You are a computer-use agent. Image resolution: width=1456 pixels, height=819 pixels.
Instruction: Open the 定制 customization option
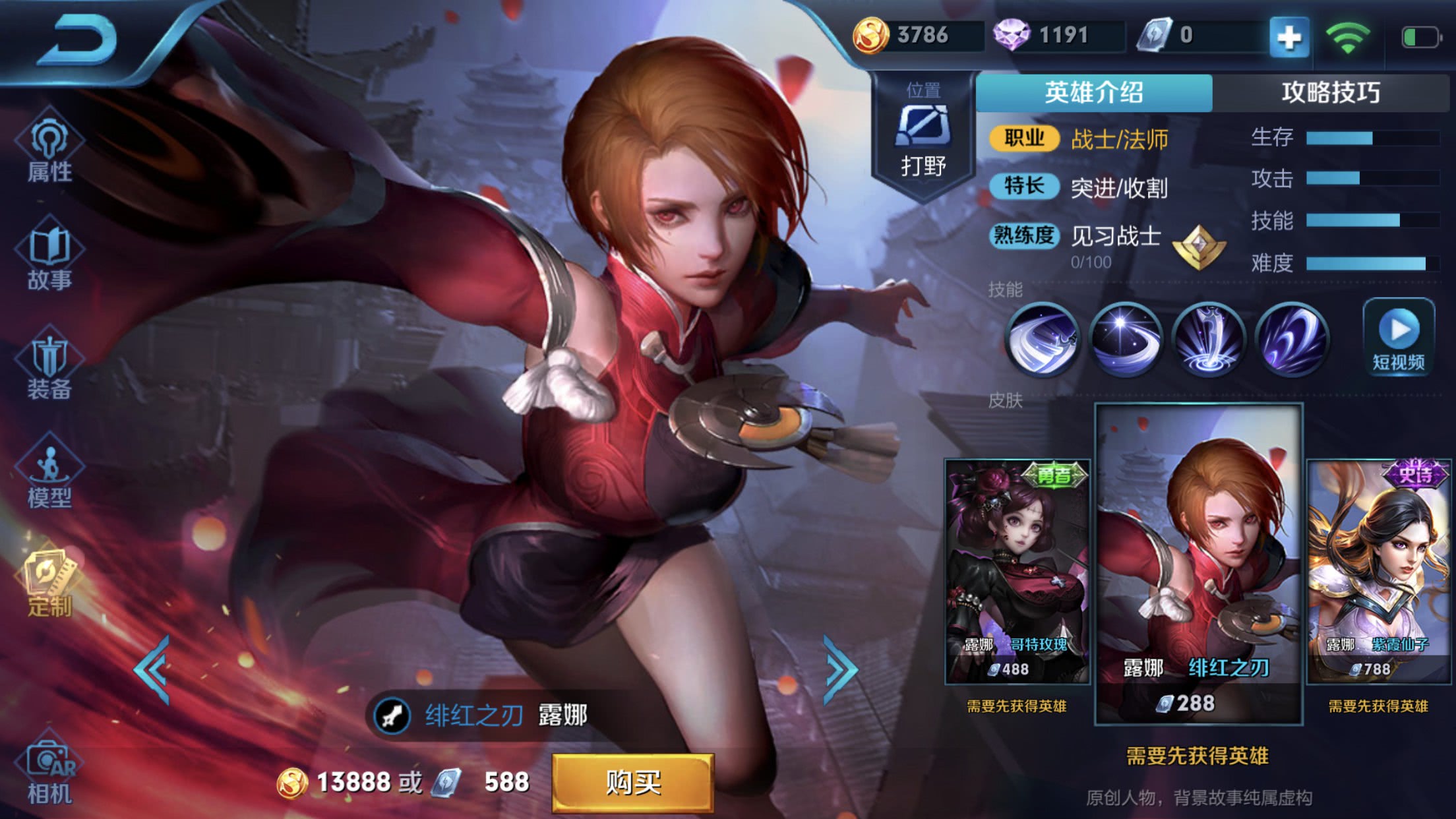click(x=49, y=584)
